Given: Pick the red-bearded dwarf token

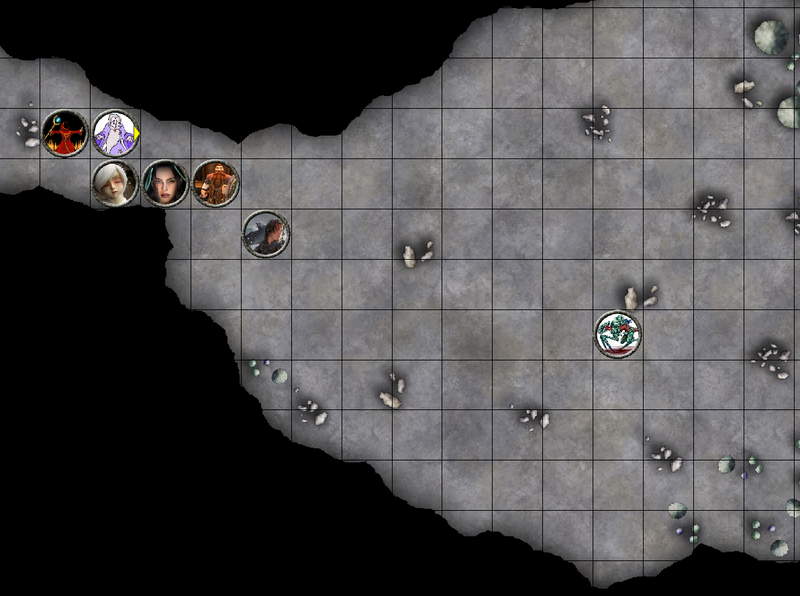Looking at the screenshot, I should tap(216, 183).
